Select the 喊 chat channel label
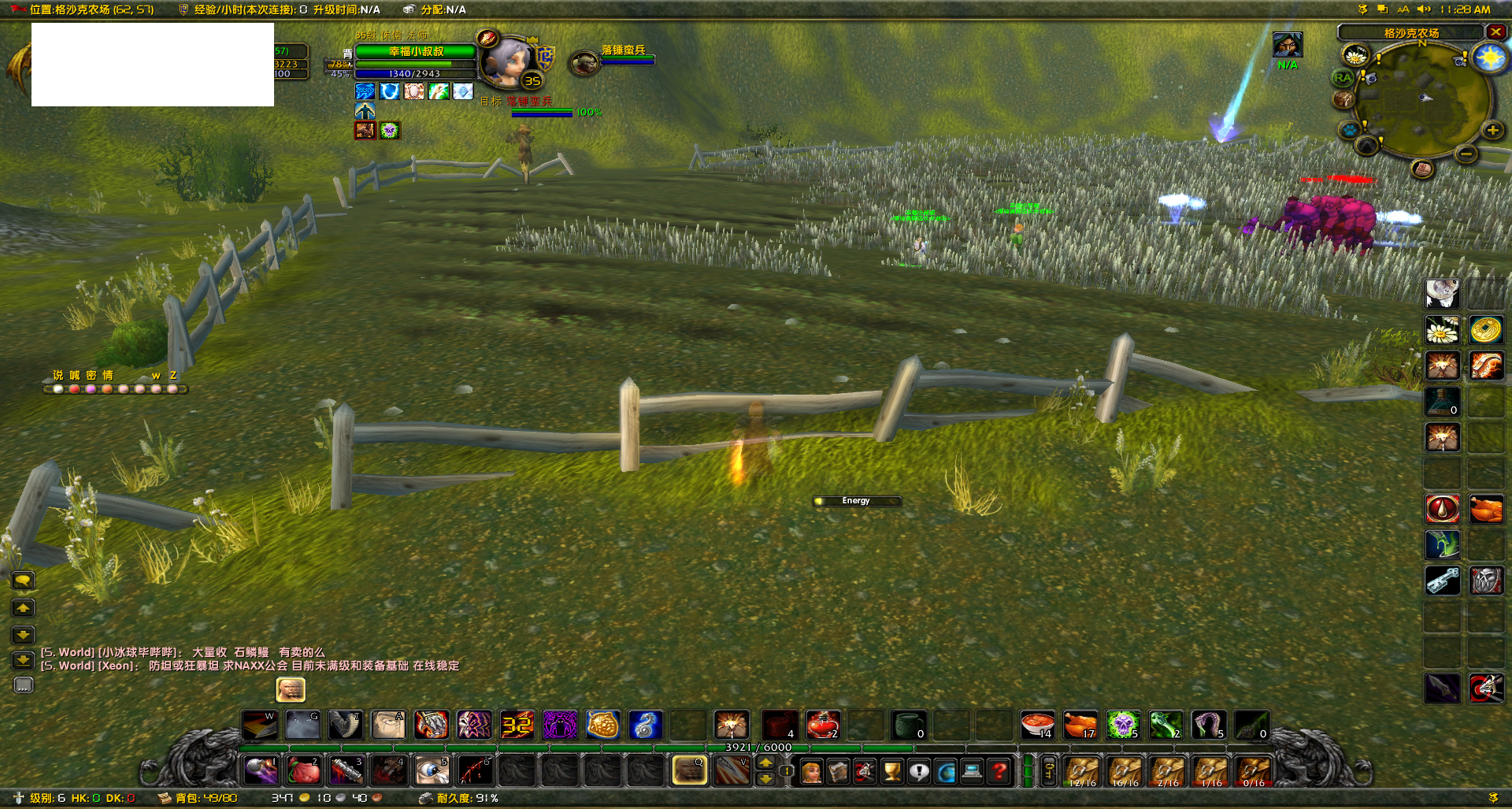Image resolution: width=1512 pixels, height=809 pixels. click(75, 375)
